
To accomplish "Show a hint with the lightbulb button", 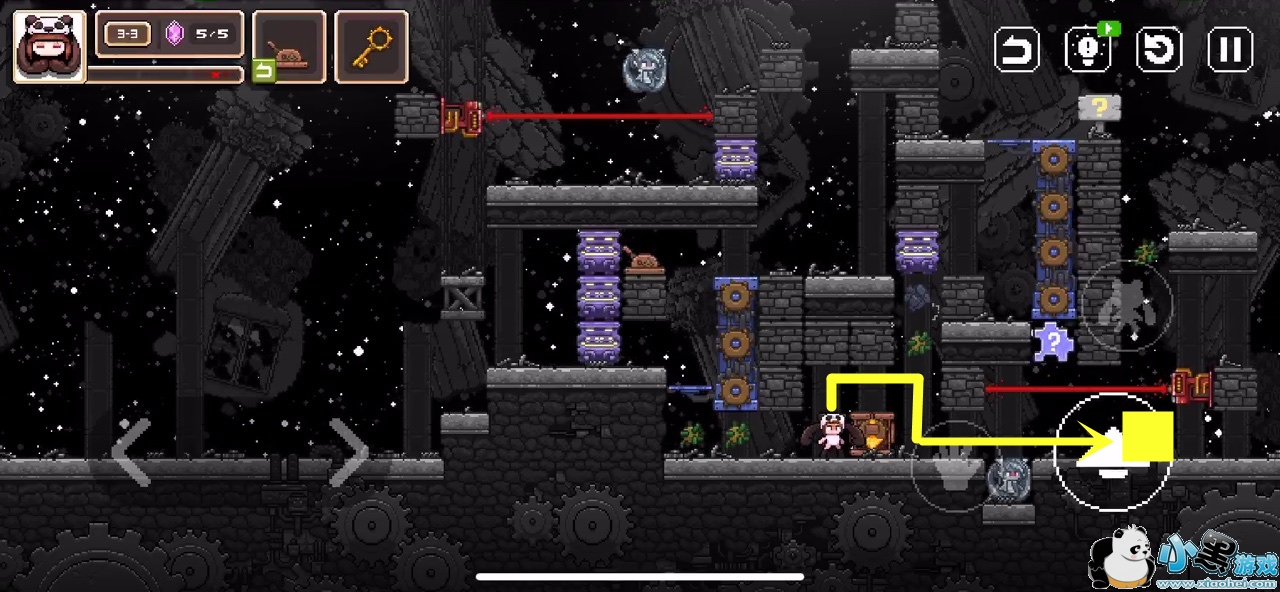I will point(1089,49).
